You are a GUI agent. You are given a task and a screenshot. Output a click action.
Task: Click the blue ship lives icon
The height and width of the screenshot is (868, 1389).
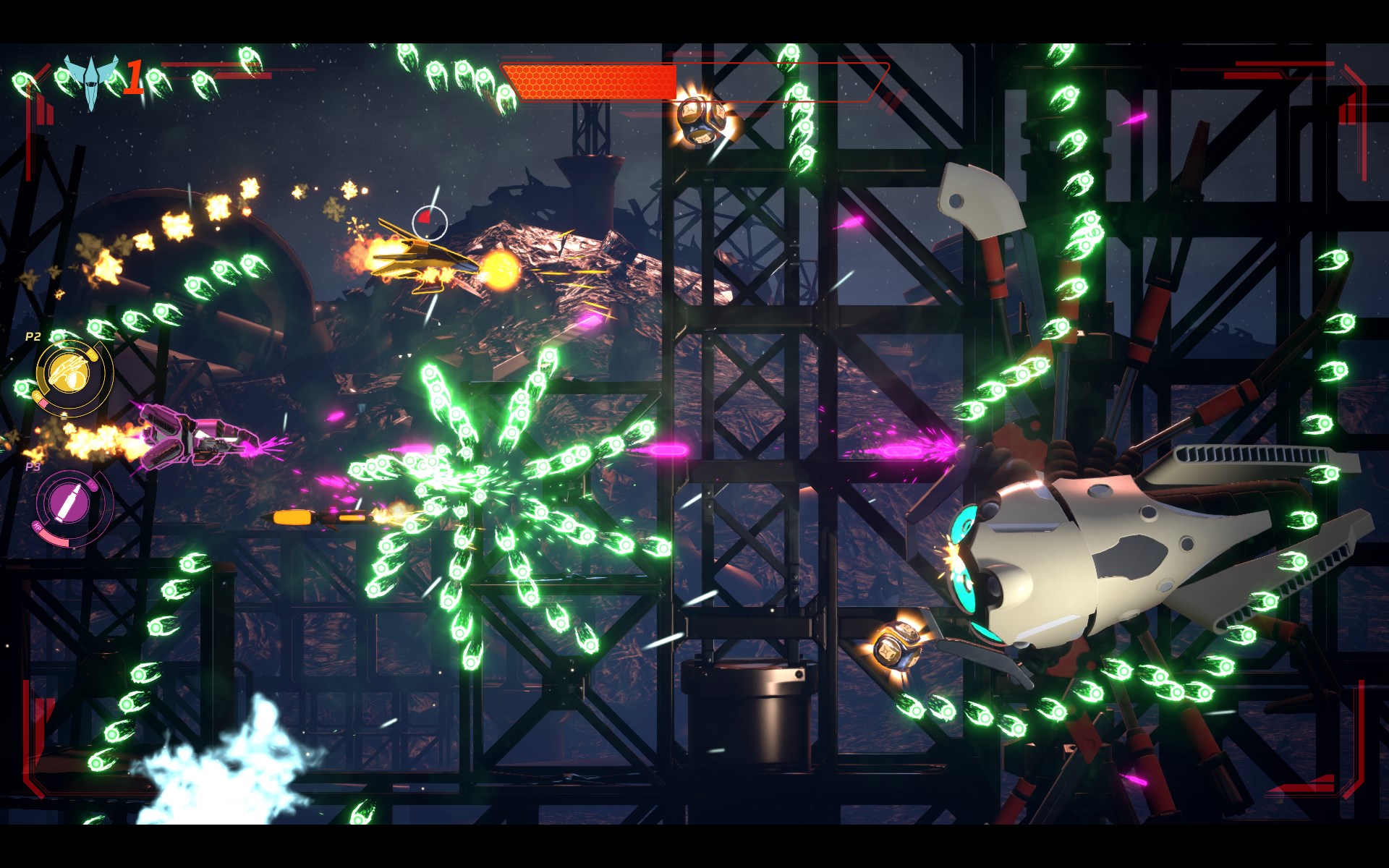coord(90,79)
